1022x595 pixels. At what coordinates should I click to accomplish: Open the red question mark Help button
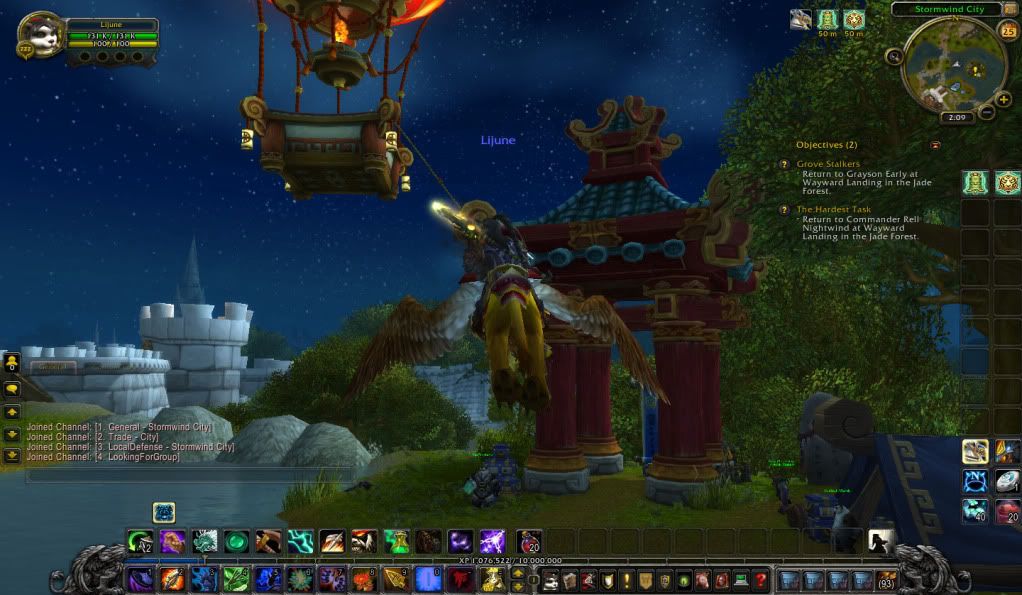tap(761, 580)
